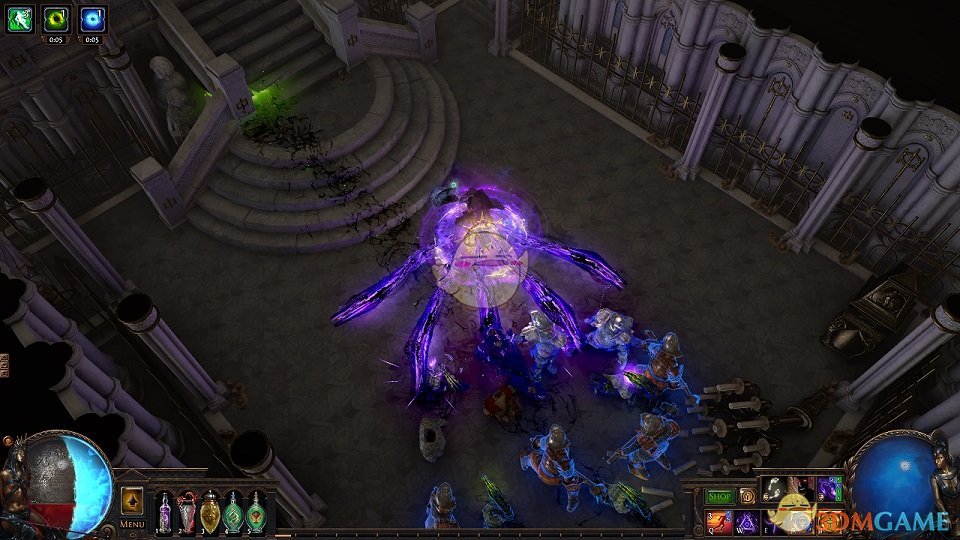Click the orange round icon beside Shop
The width and height of the screenshot is (960, 540).
[745, 496]
